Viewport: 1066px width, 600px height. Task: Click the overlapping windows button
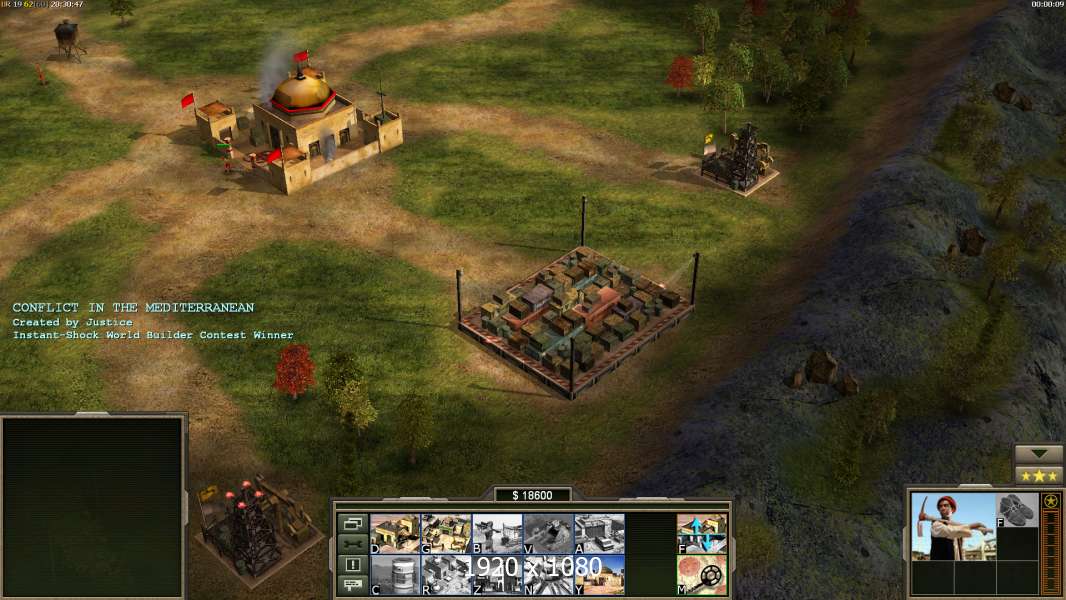352,523
